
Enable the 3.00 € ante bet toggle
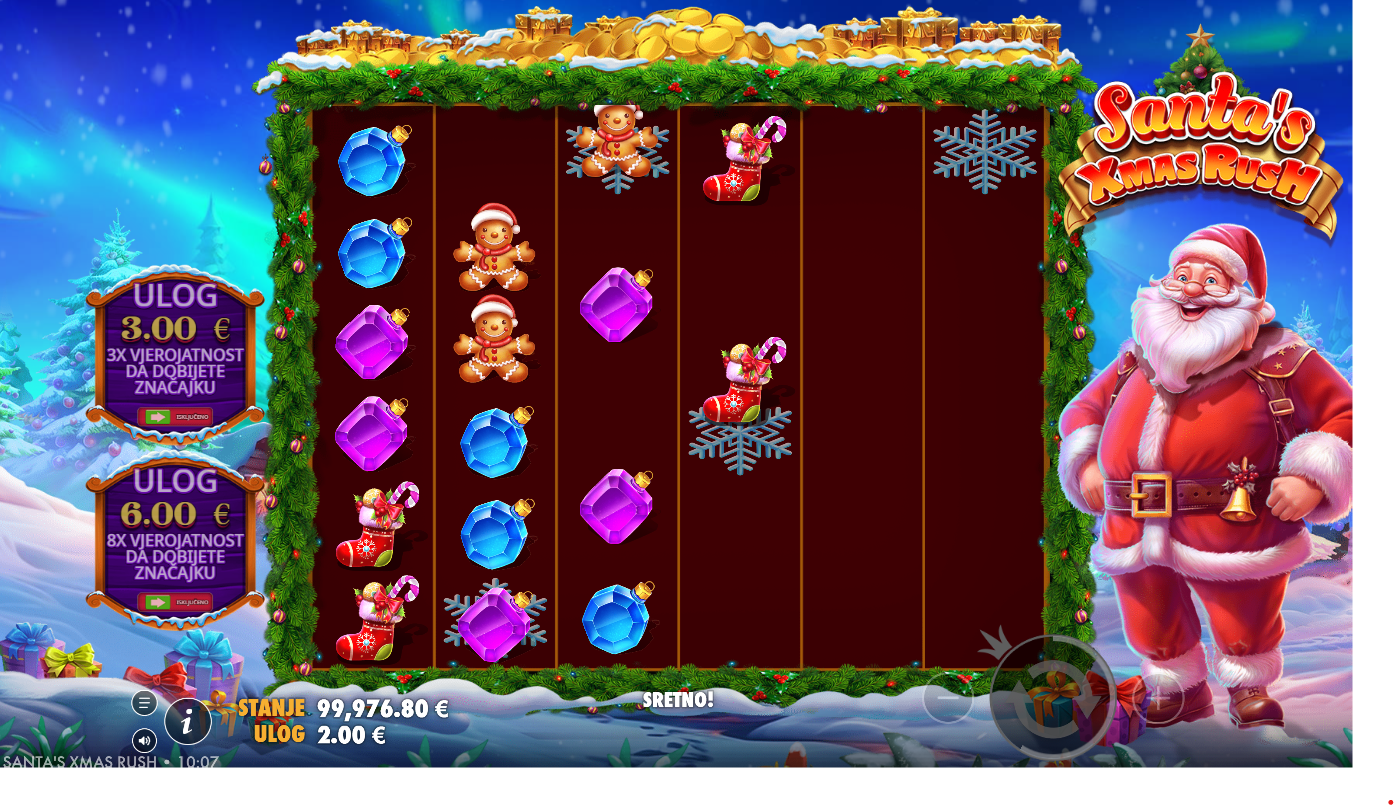[x=174, y=416]
